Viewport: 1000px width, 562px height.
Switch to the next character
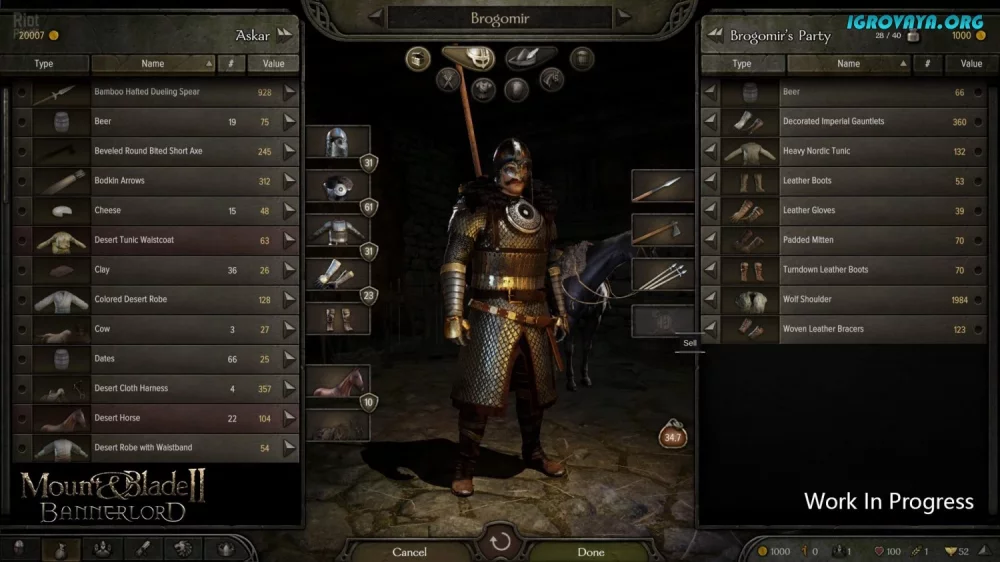[624, 16]
